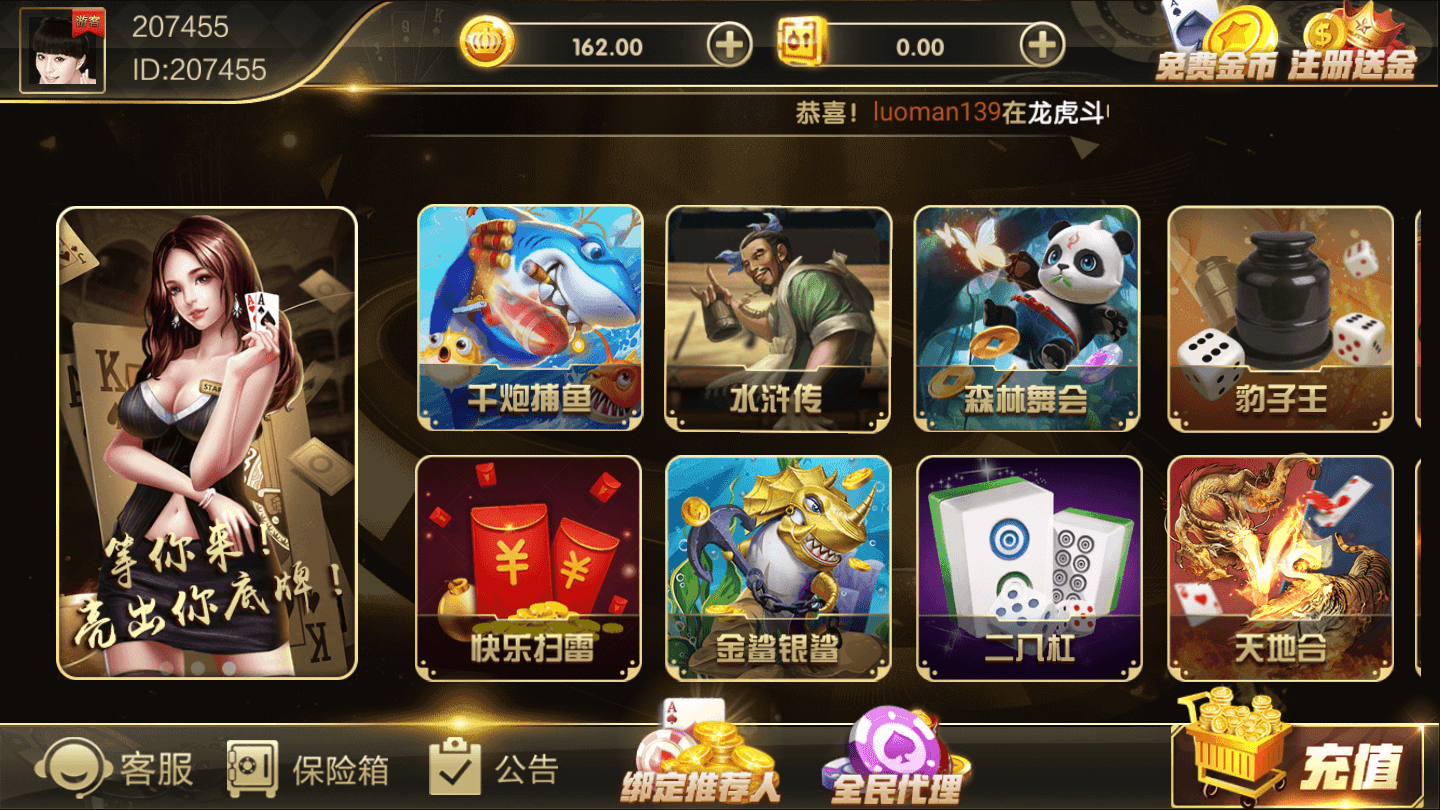The image size is (1440, 810).
Task: Launch the 金鲨银鲨 game
Action: point(778,565)
